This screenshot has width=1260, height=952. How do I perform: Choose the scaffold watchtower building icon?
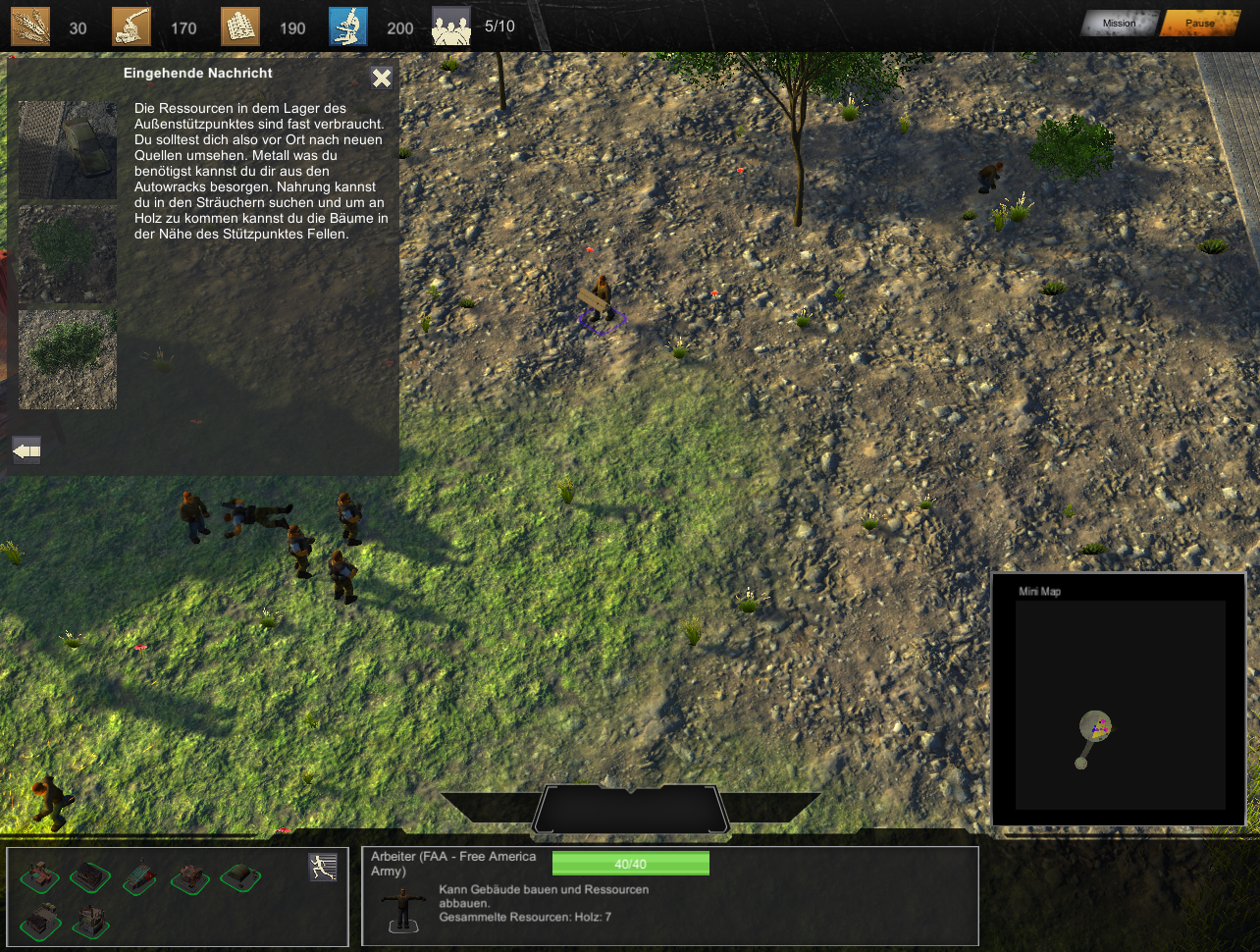91,922
